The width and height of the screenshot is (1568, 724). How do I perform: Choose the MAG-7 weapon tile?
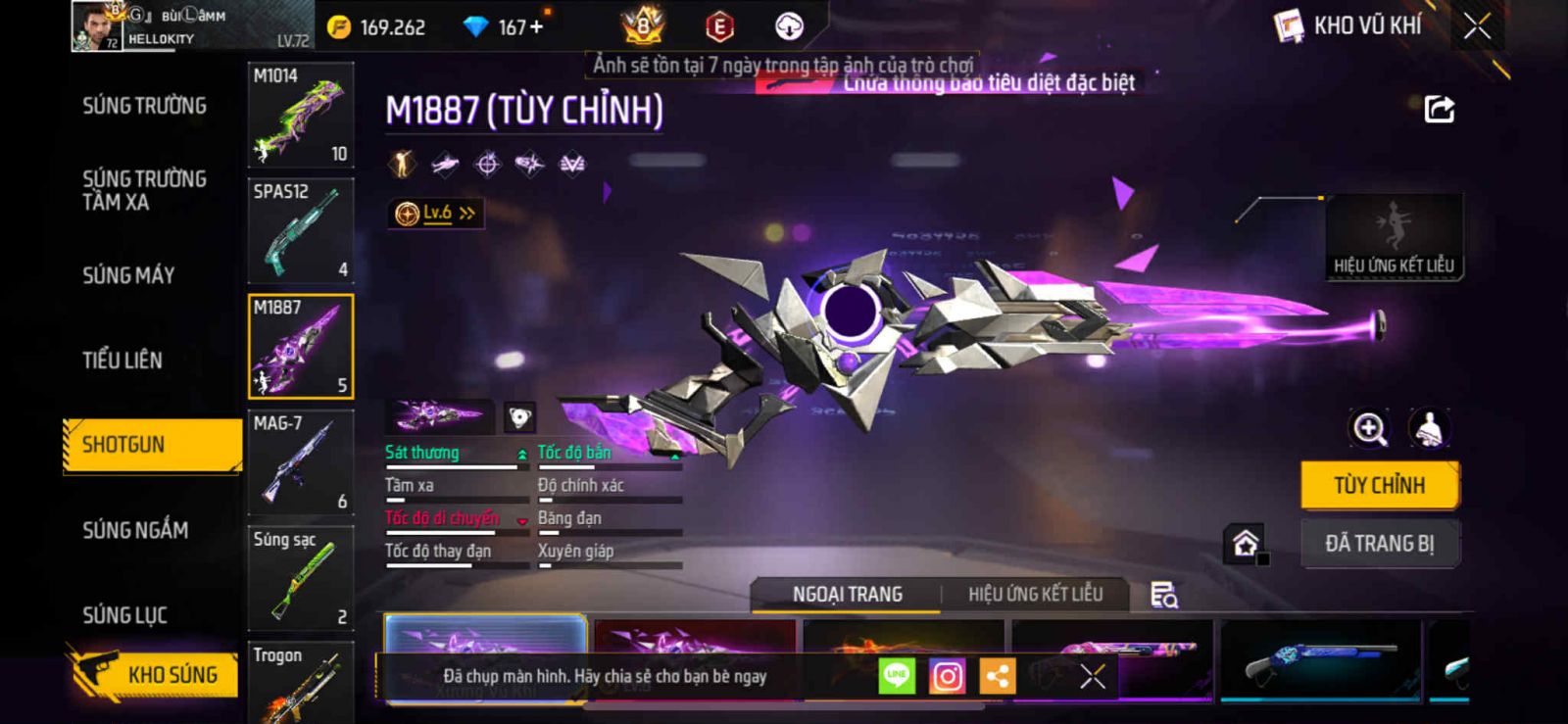tap(300, 462)
